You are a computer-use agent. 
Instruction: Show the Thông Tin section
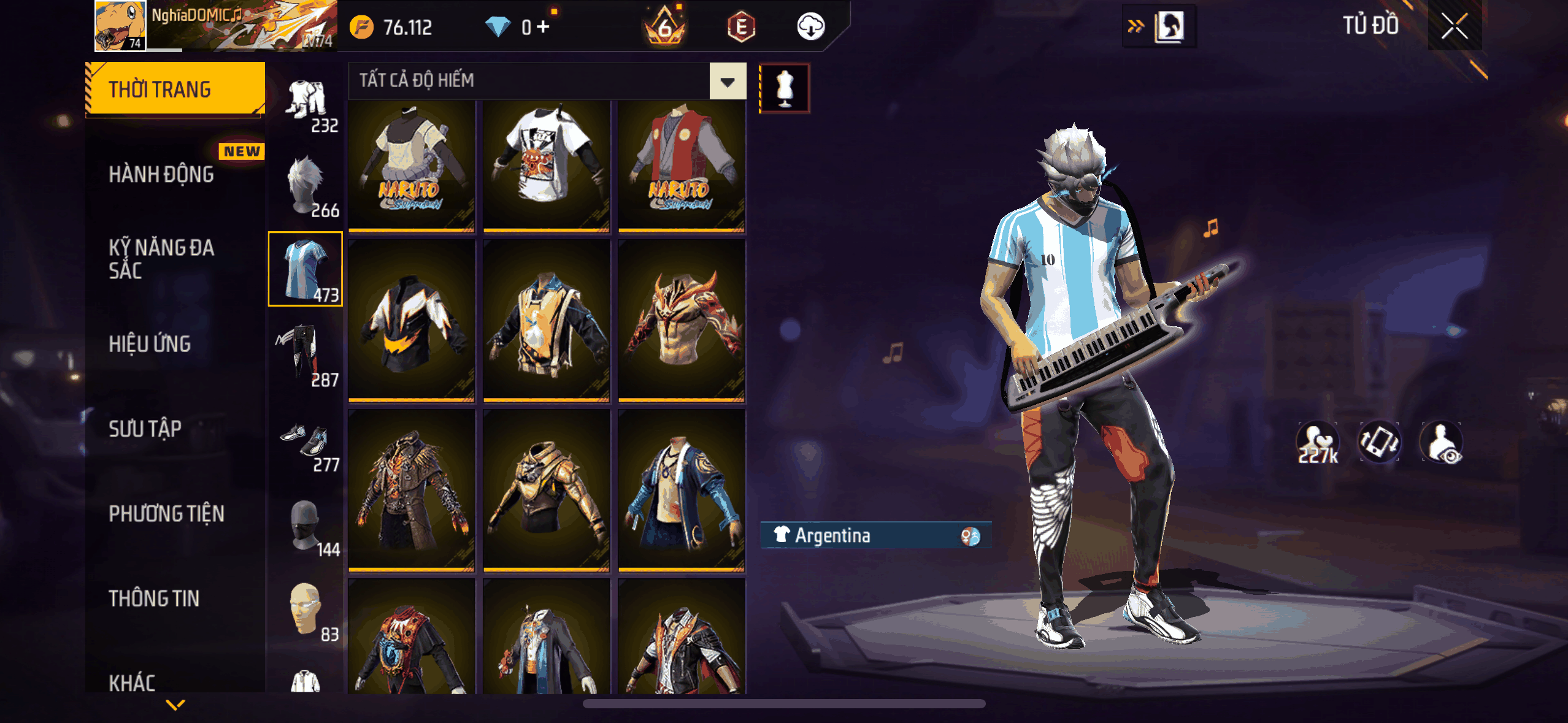154,598
